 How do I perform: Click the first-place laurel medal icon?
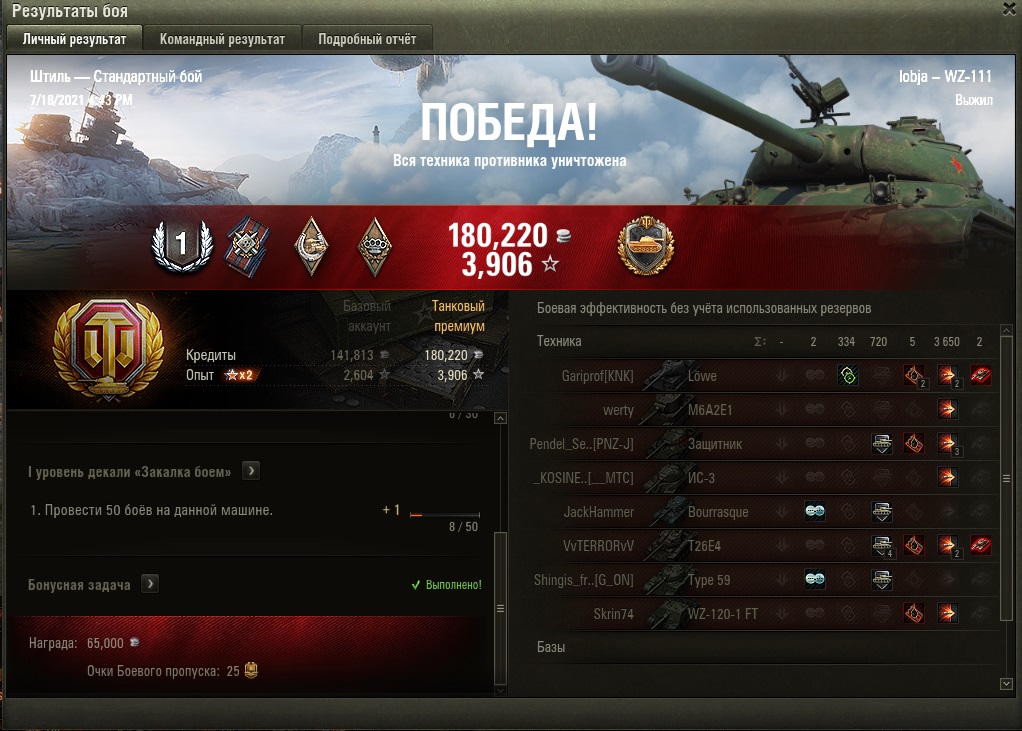pyautogui.click(x=182, y=244)
